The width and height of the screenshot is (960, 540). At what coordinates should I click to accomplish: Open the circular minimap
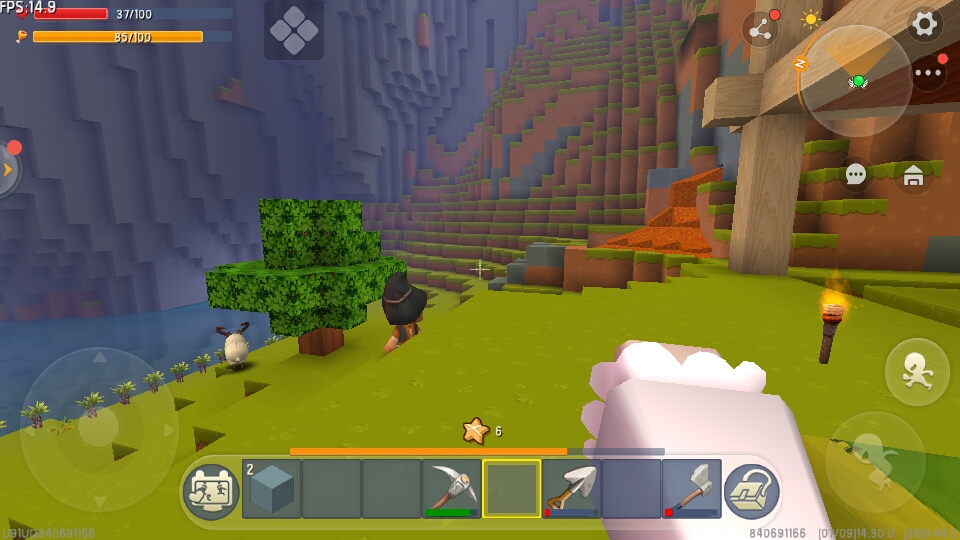click(857, 81)
